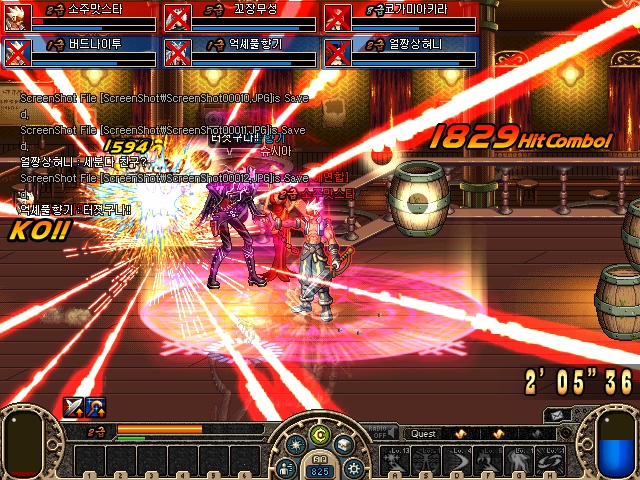
Task: Select party member 소주맛스타's portrait
Action: (17, 17)
